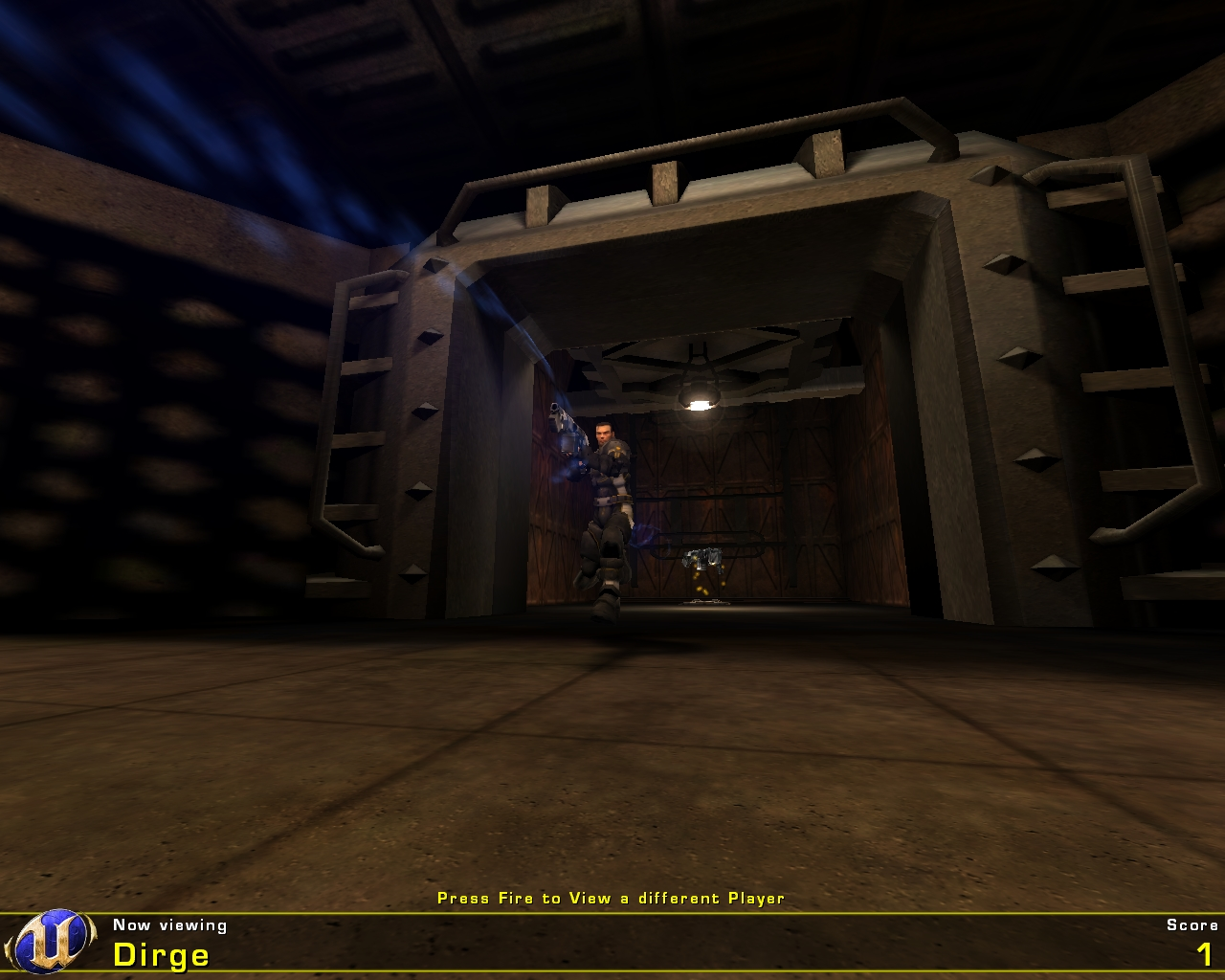This screenshot has width=1225, height=980.
Task: Expand the viewed player name banner
Action: click(161, 953)
